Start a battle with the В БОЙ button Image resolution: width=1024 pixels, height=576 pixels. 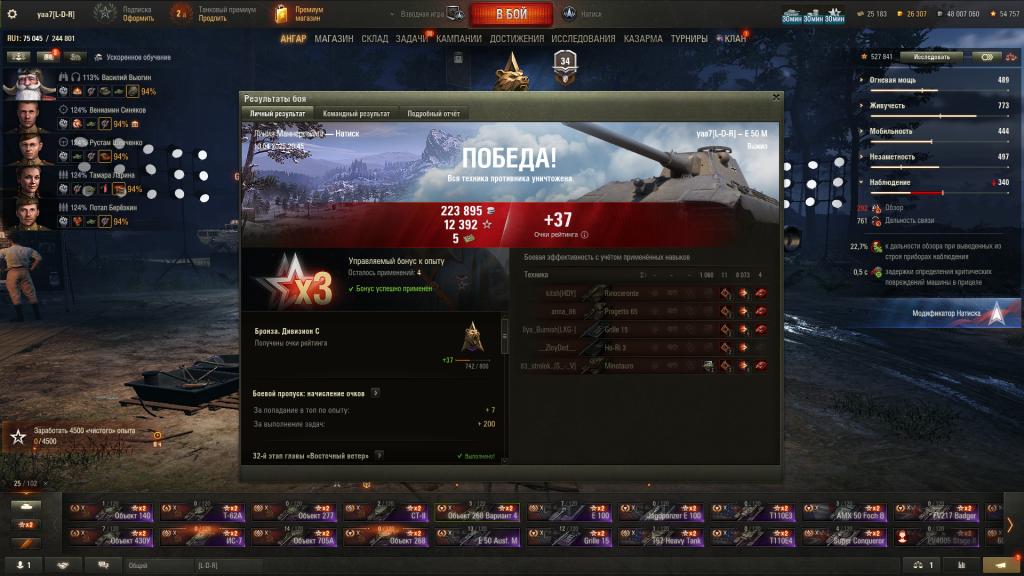tap(512, 13)
